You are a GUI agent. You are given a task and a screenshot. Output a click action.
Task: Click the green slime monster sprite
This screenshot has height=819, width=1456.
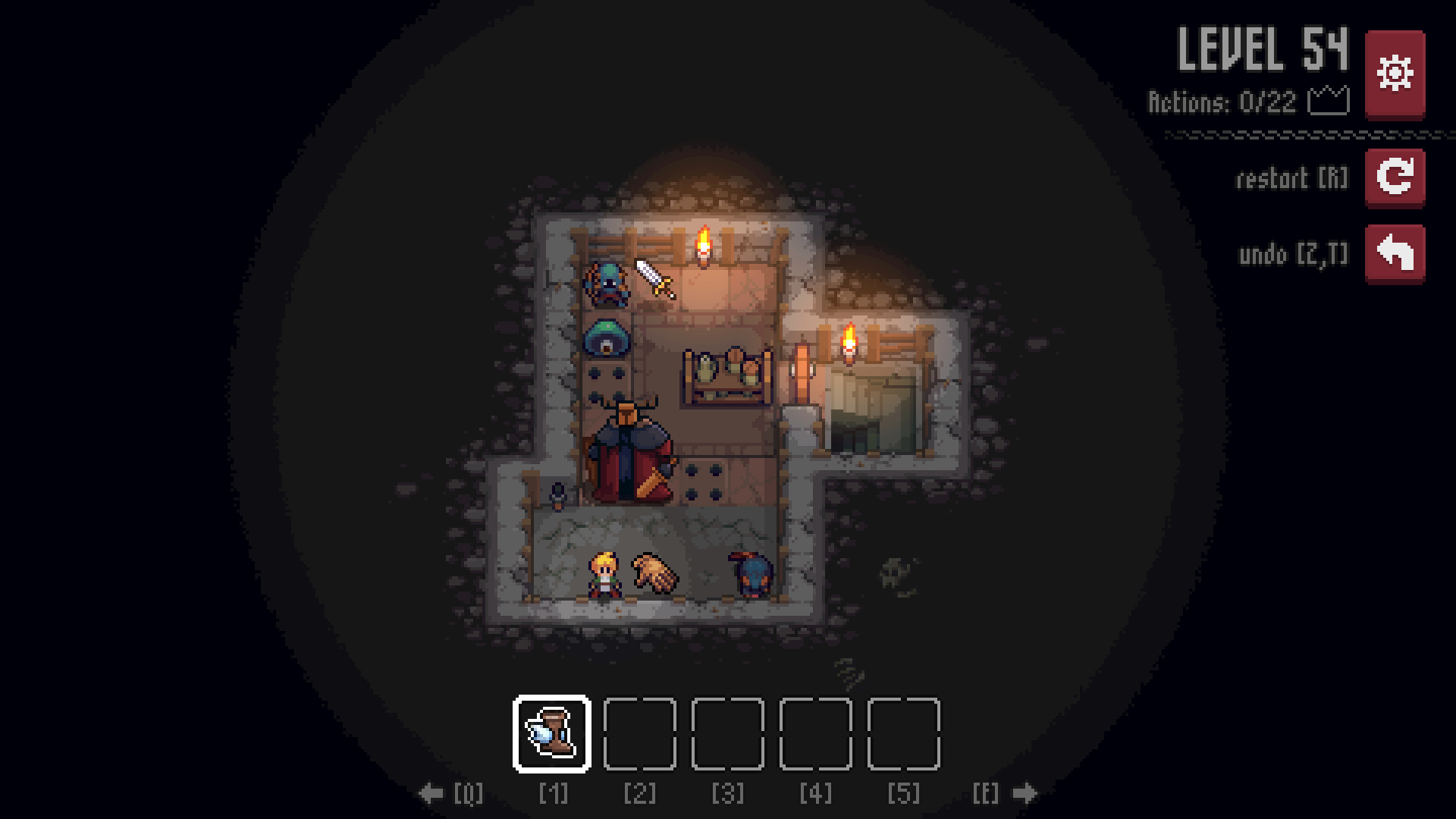pos(607,338)
